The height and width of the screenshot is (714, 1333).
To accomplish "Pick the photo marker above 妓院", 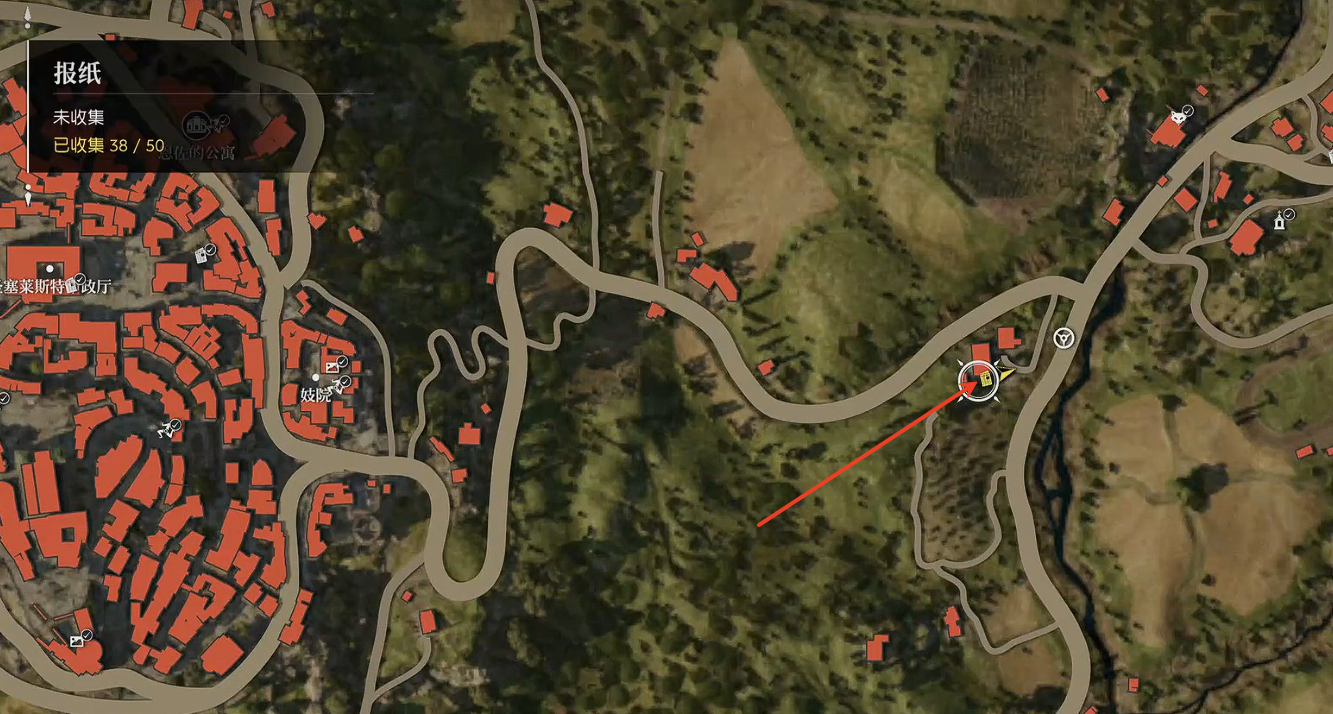I will [333, 366].
